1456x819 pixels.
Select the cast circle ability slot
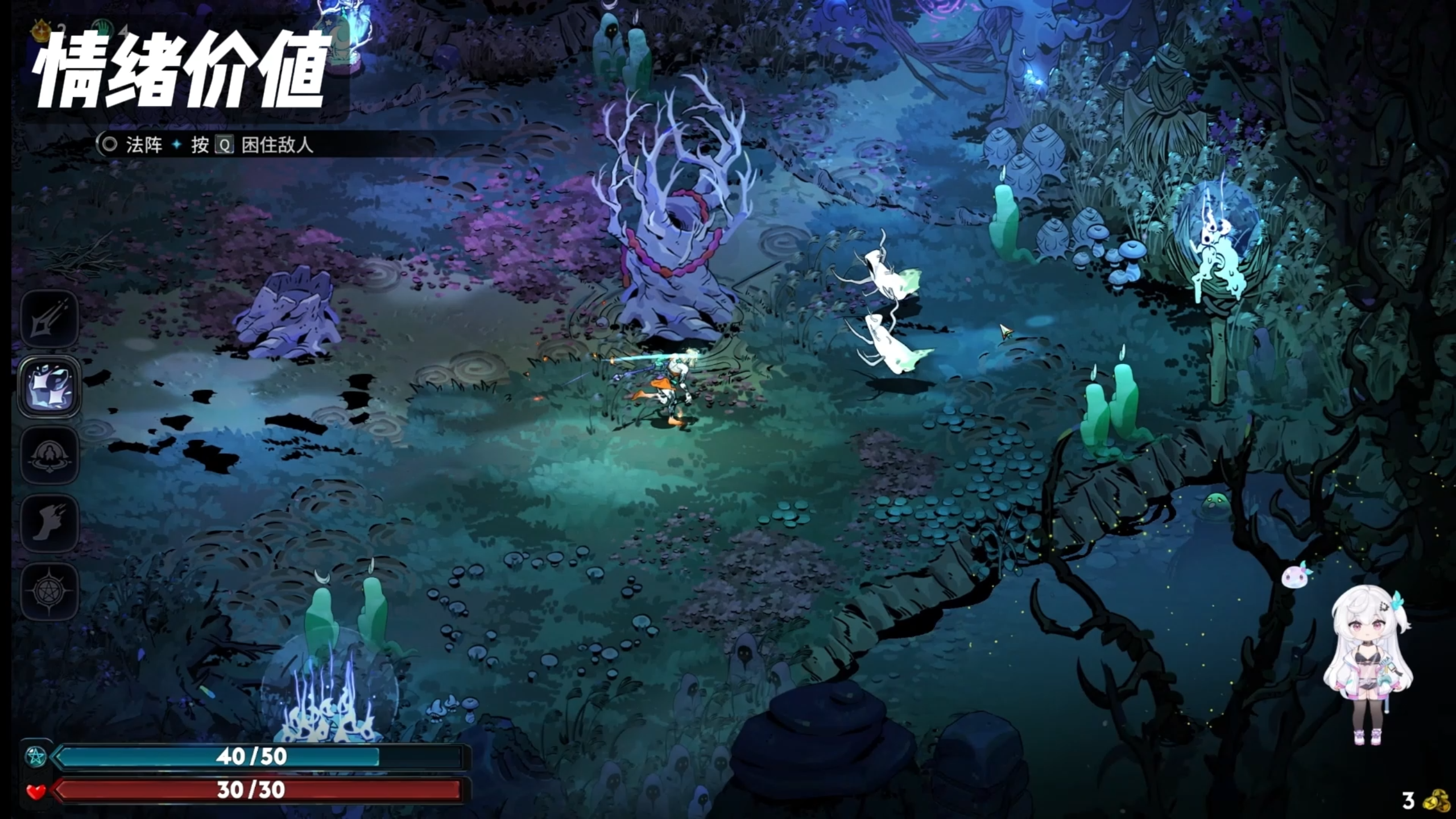(x=49, y=456)
